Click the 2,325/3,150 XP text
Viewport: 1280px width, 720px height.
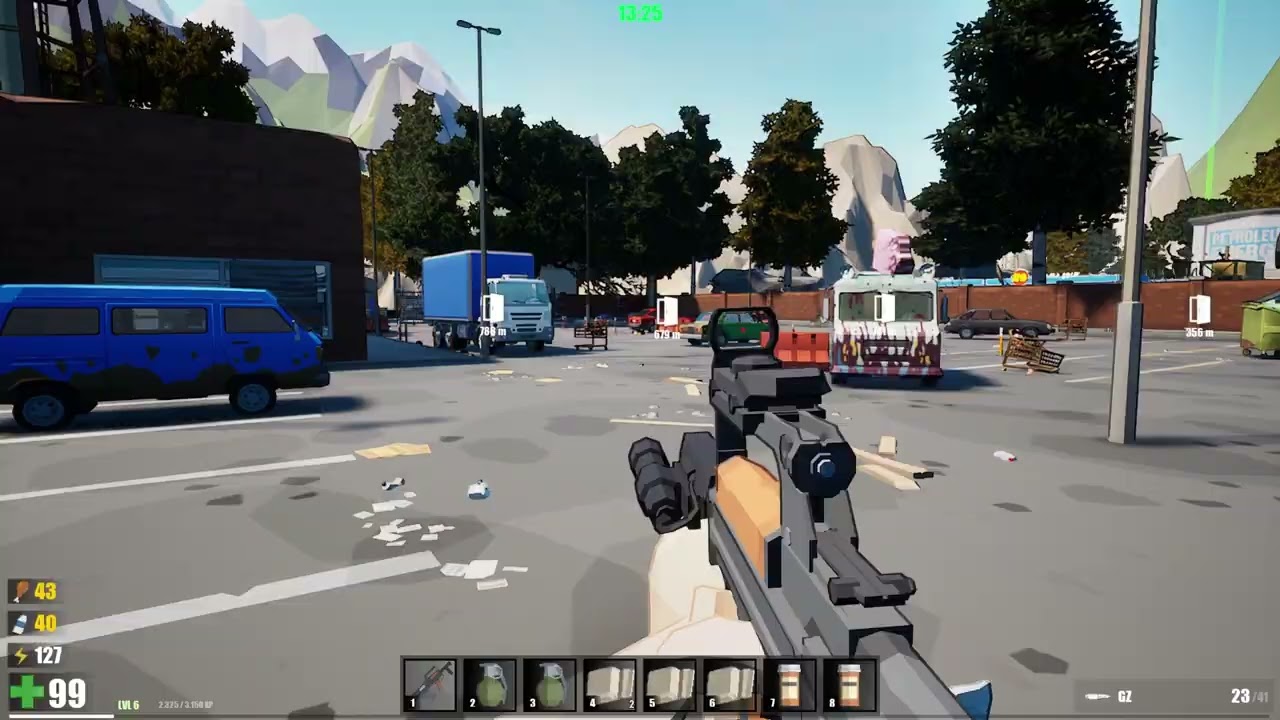click(188, 704)
